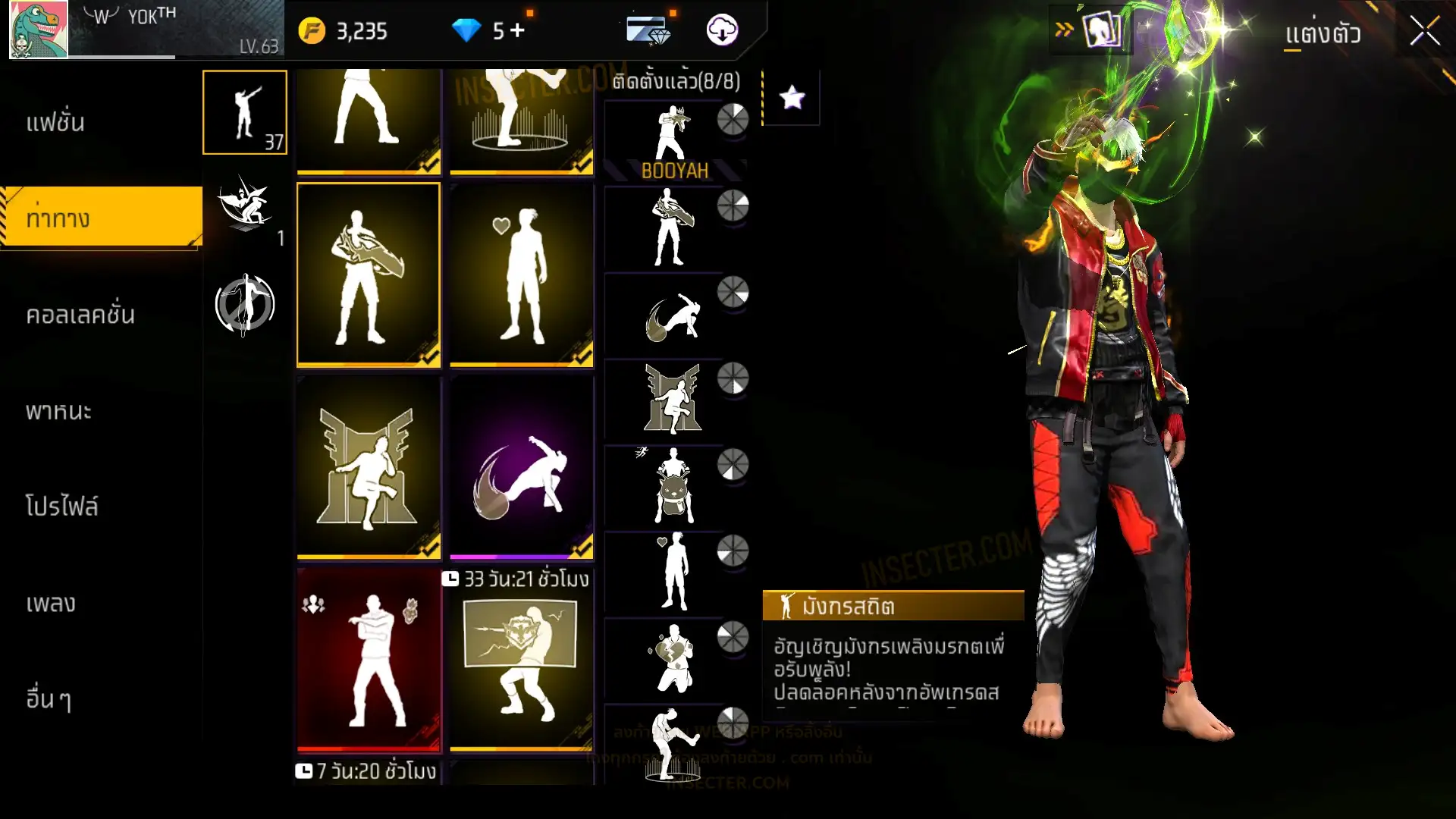The height and width of the screenshot is (819, 1456).
Task: Choose the เพลง music category
Action: pyautogui.click(x=51, y=604)
